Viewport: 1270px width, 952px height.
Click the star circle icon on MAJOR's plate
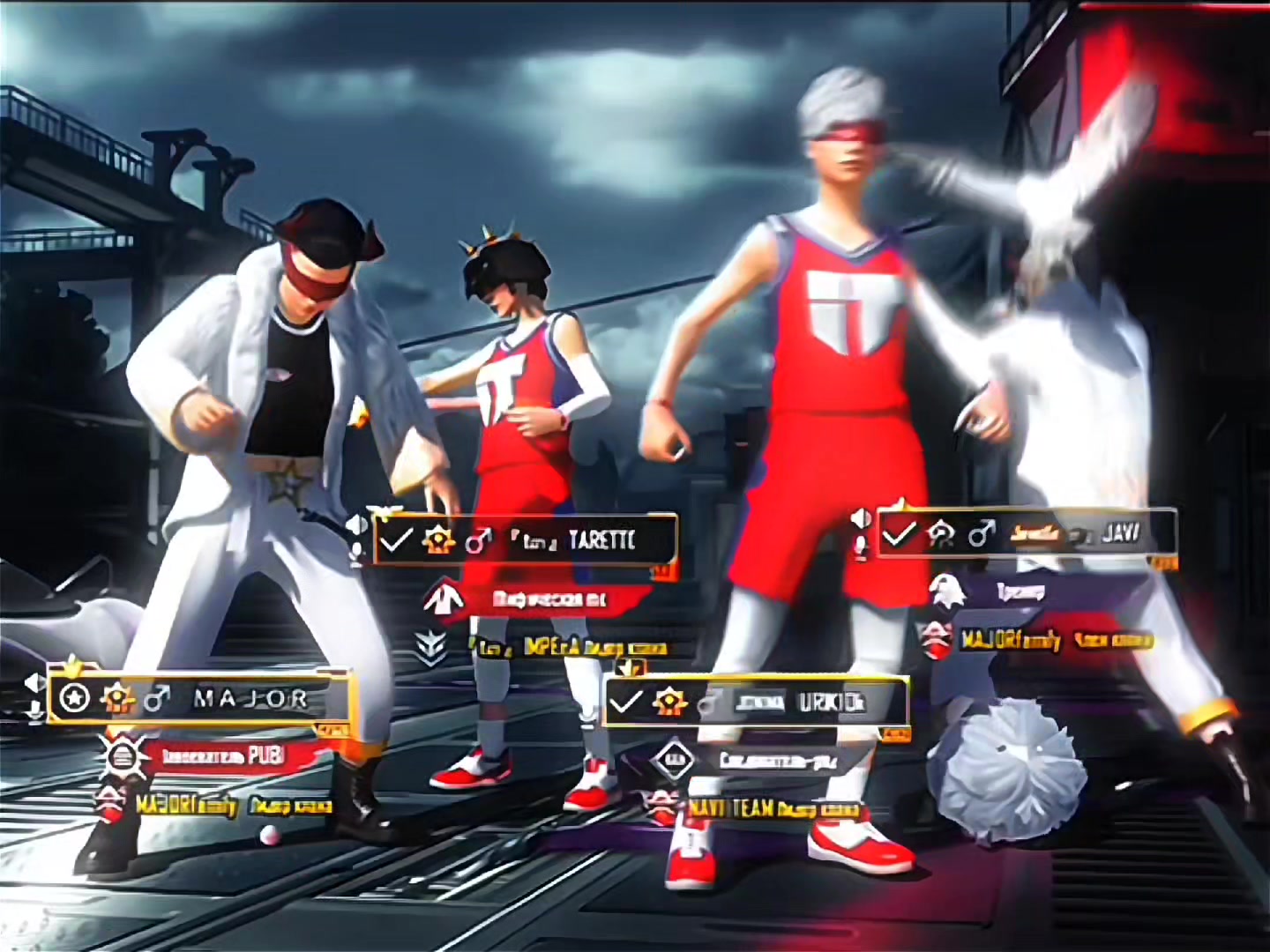point(76,699)
